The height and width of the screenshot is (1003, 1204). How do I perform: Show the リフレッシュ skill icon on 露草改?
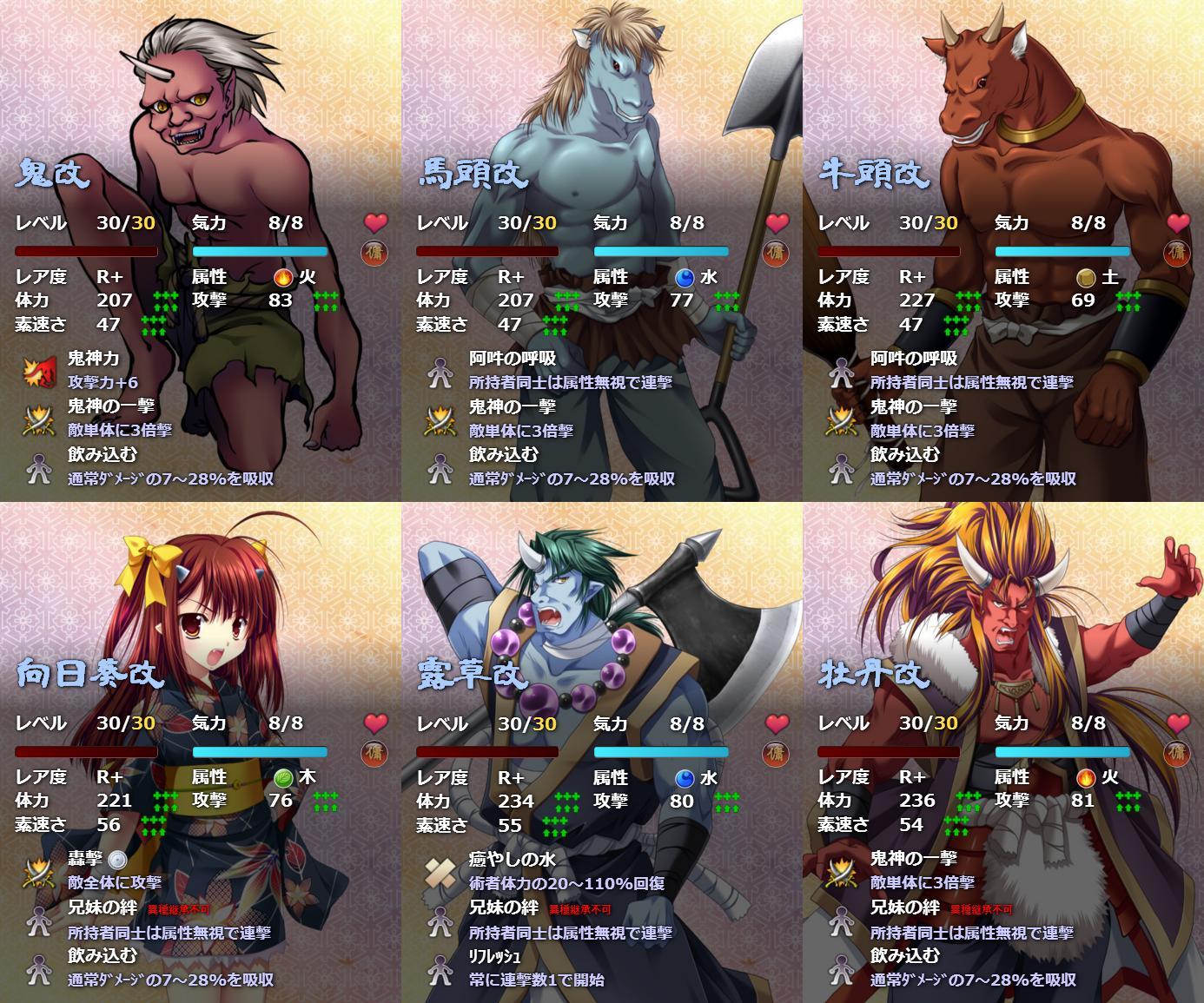point(440,968)
